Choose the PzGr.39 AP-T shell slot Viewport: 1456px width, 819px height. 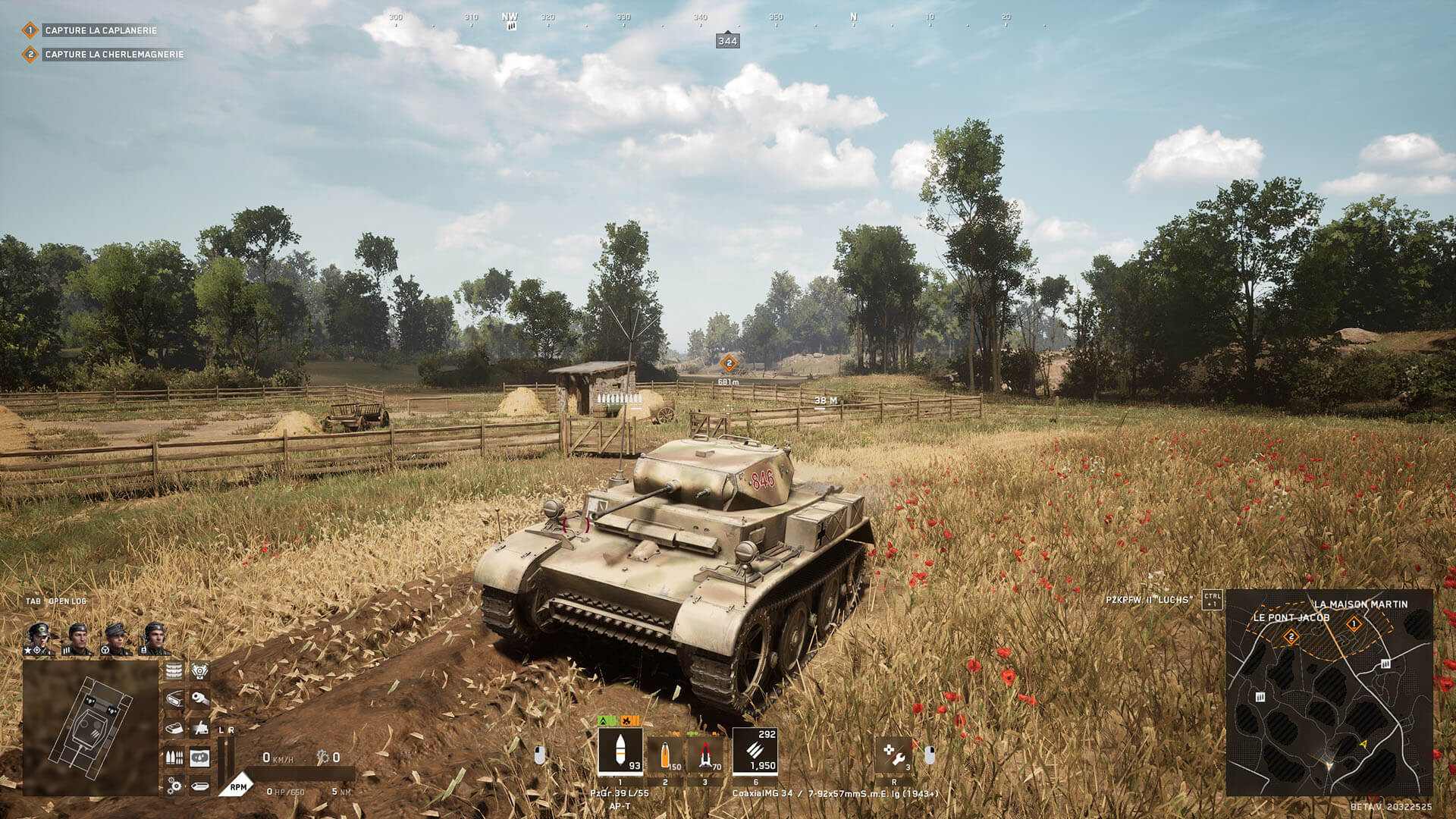point(620,752)
